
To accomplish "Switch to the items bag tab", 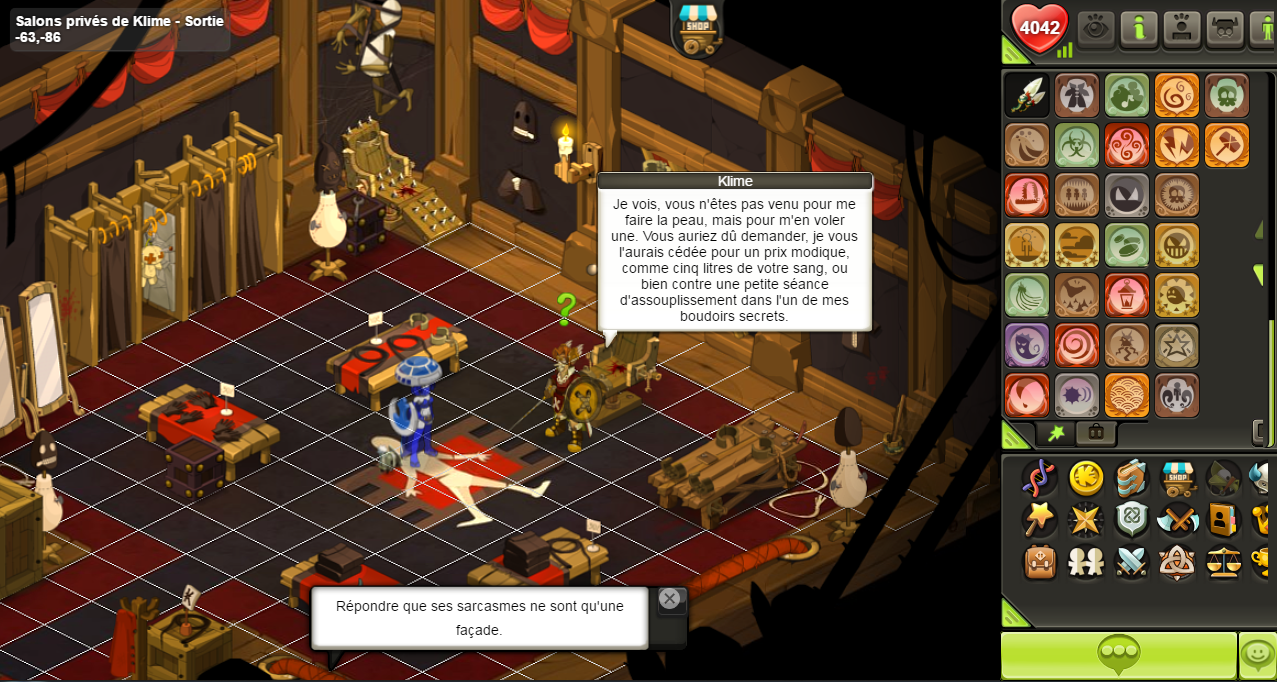I will pyautogui.click(x=1096, y=433).
